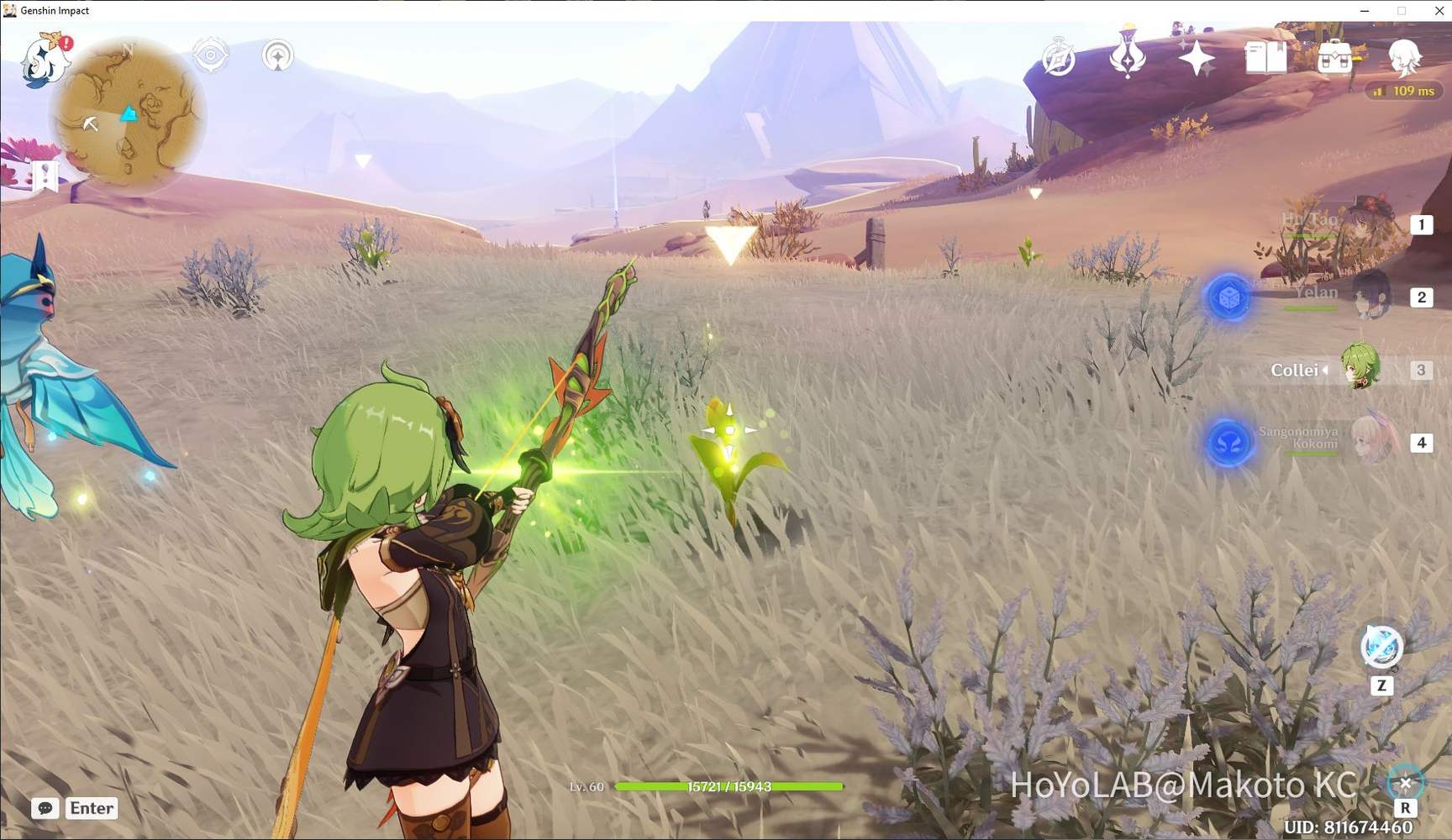1452x840 pixels.
Task: Open the quest navigation target icon
Action: tap(277, 56)
